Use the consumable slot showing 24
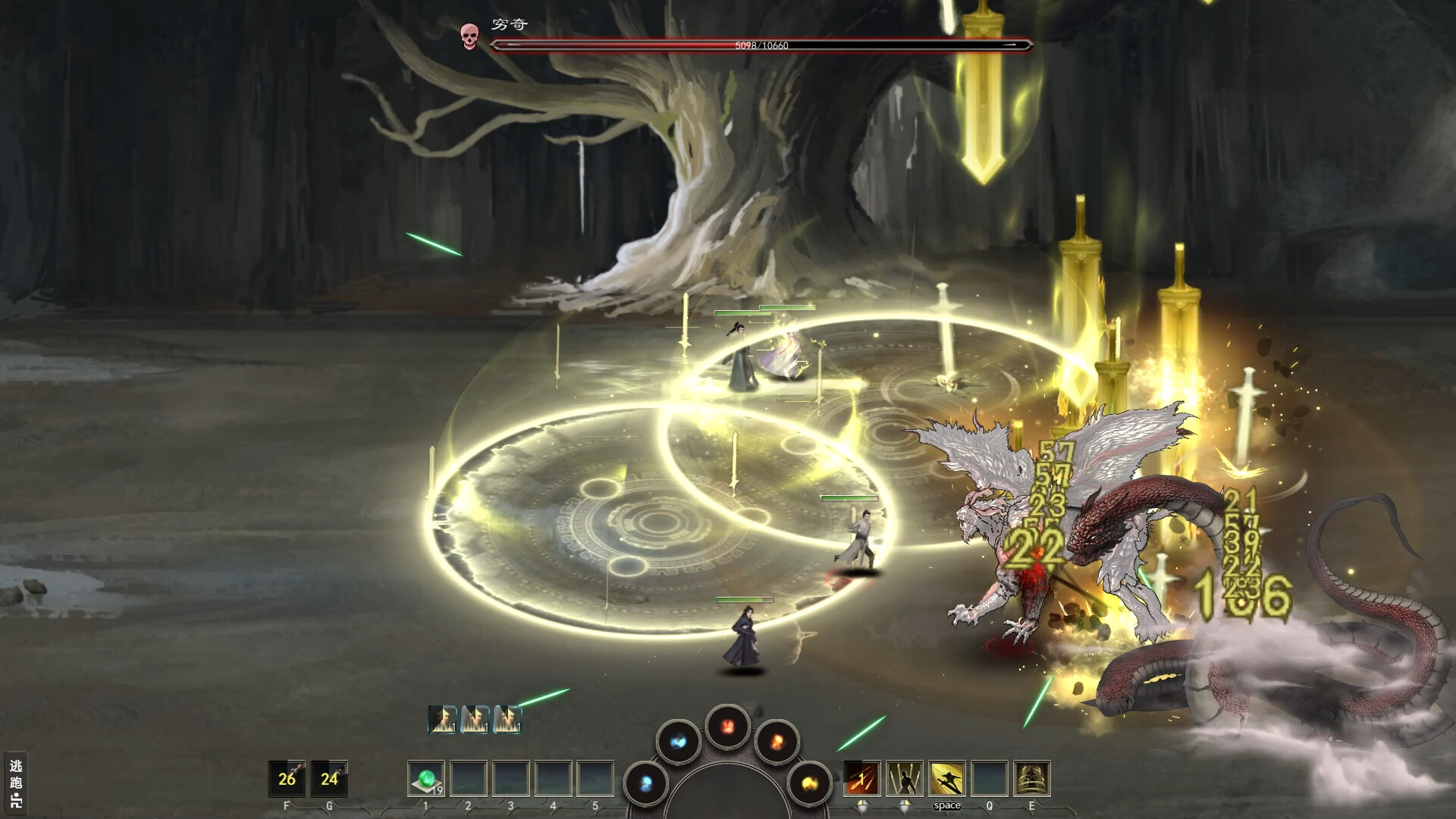1456x819 pixels. pos(329,778)
